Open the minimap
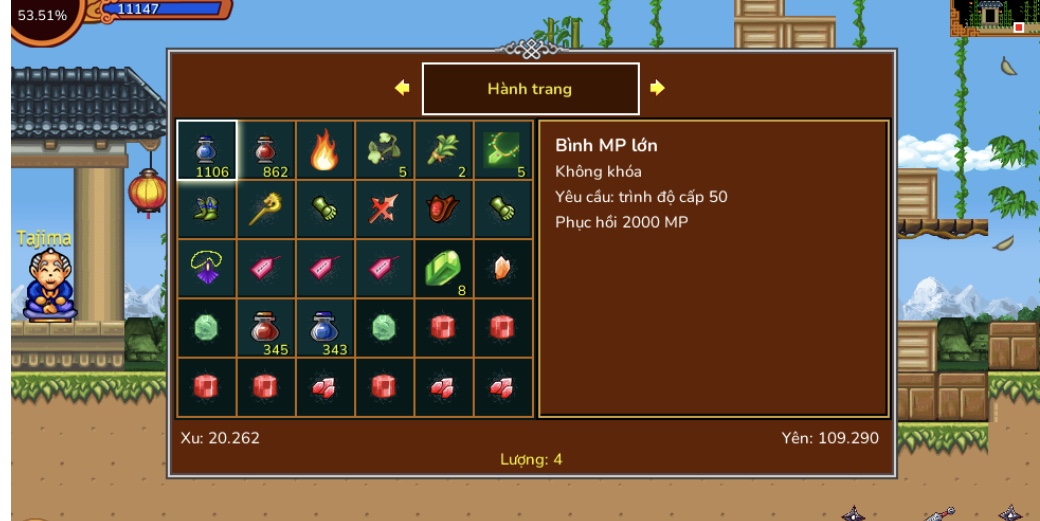The width and height of the screenshot is (1040, 521). 993,17
